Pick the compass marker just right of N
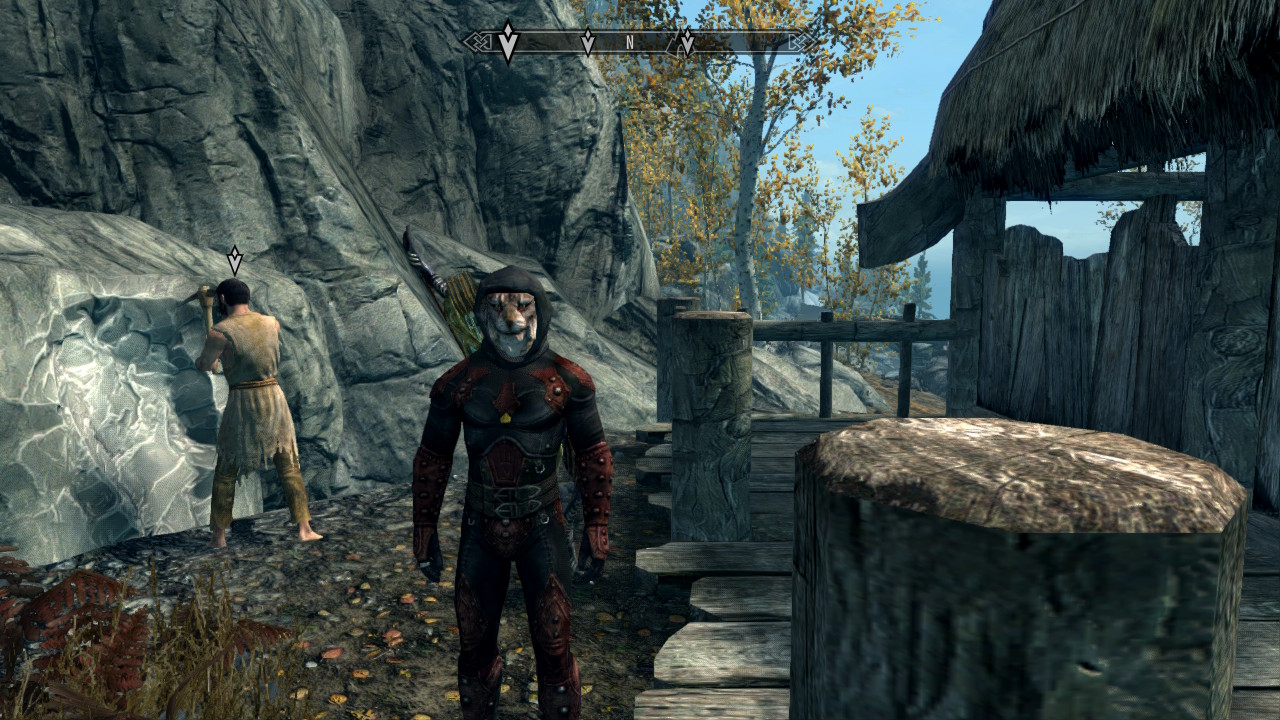The width and height of the screenshot is (1280, 720). pos(687,42)
